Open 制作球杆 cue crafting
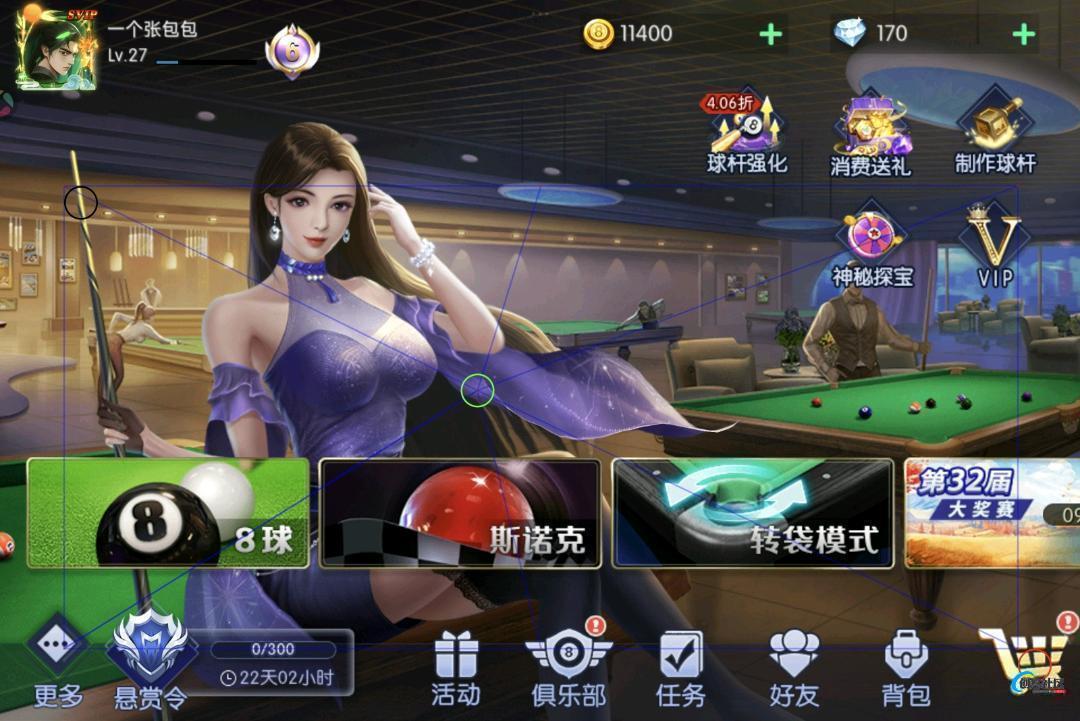The height and width of the screenshot is (721, 1080). click(995, 135)
